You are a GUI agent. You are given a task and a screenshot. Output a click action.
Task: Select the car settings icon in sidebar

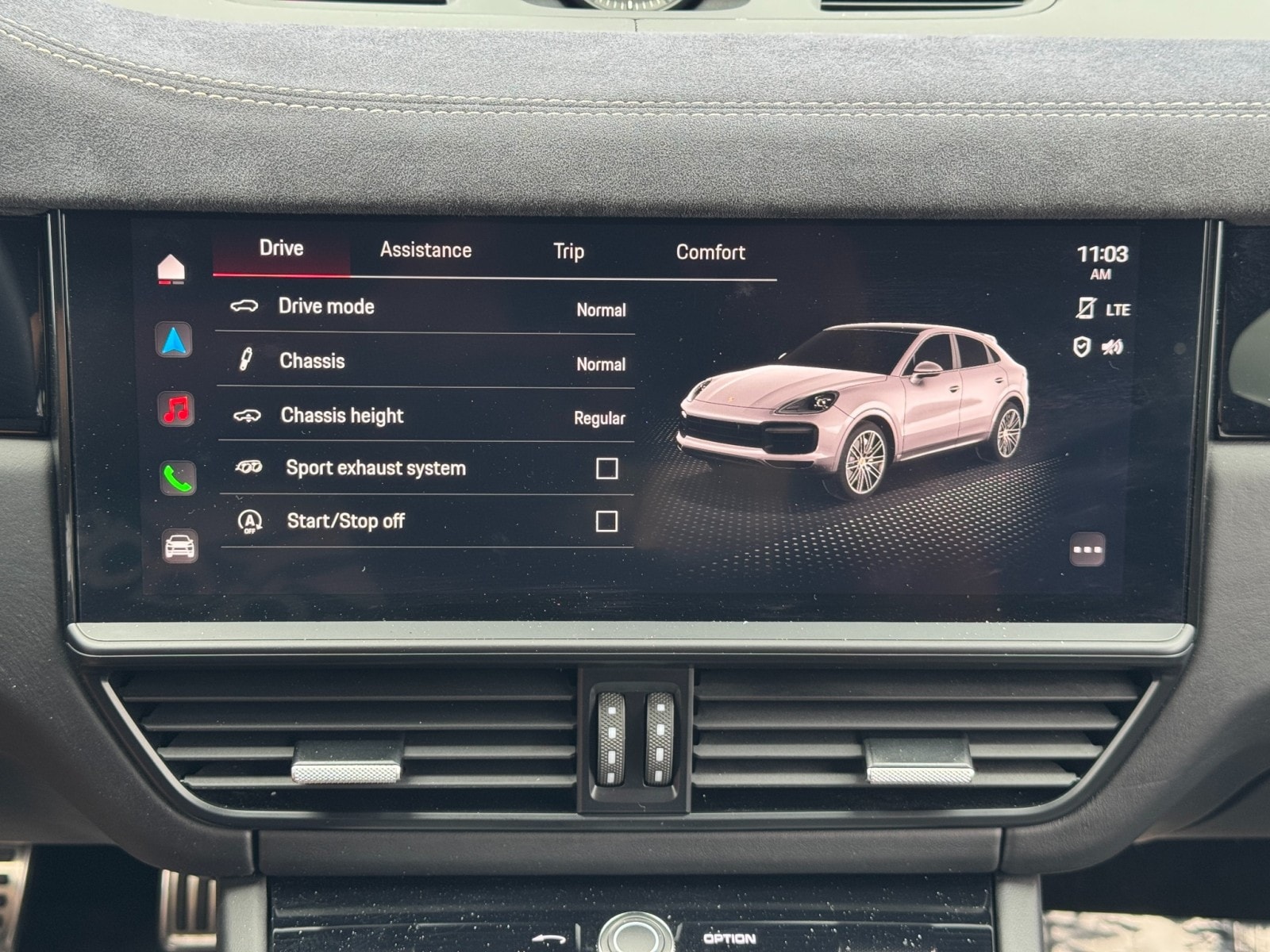point(180,547)
